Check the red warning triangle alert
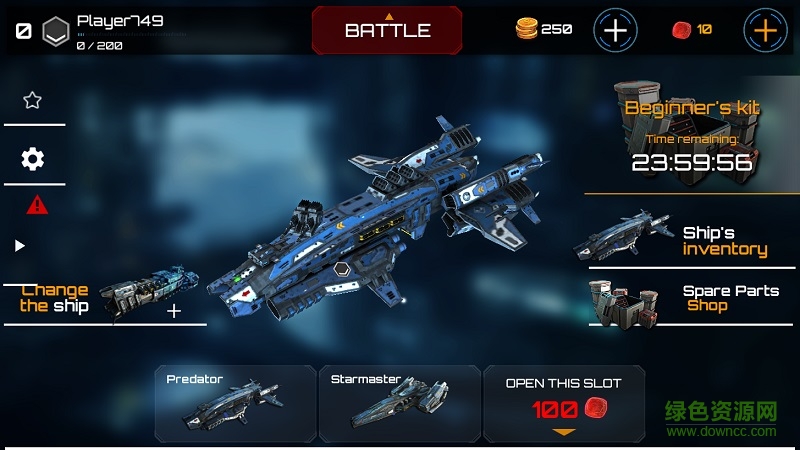This screenshot has height=450, width=800. (37, 205)
